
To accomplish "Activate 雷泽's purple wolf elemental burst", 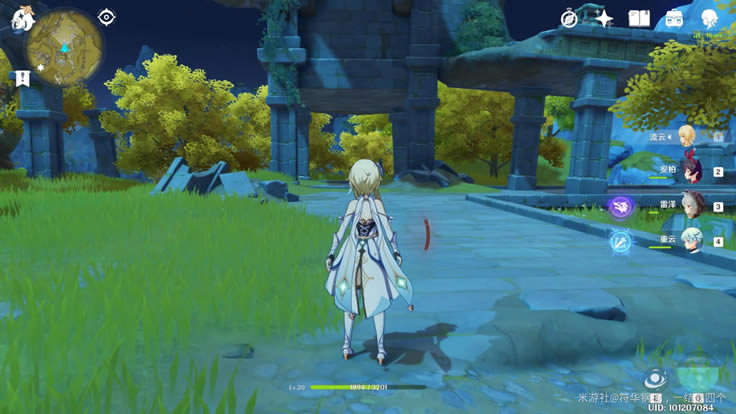I will 622,206.
